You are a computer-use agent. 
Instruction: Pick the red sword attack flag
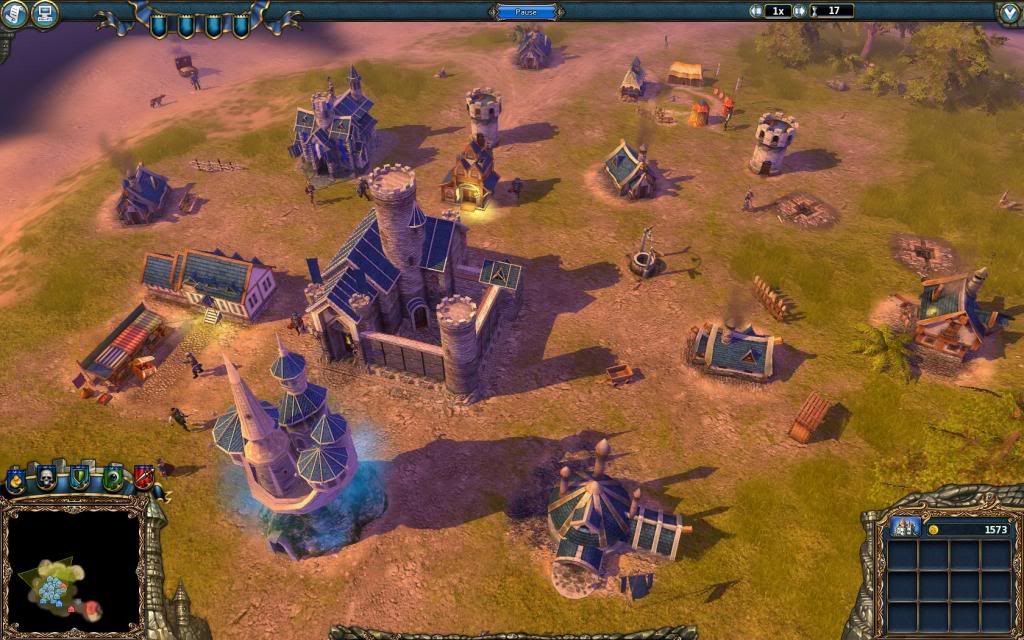coord(143,477)
